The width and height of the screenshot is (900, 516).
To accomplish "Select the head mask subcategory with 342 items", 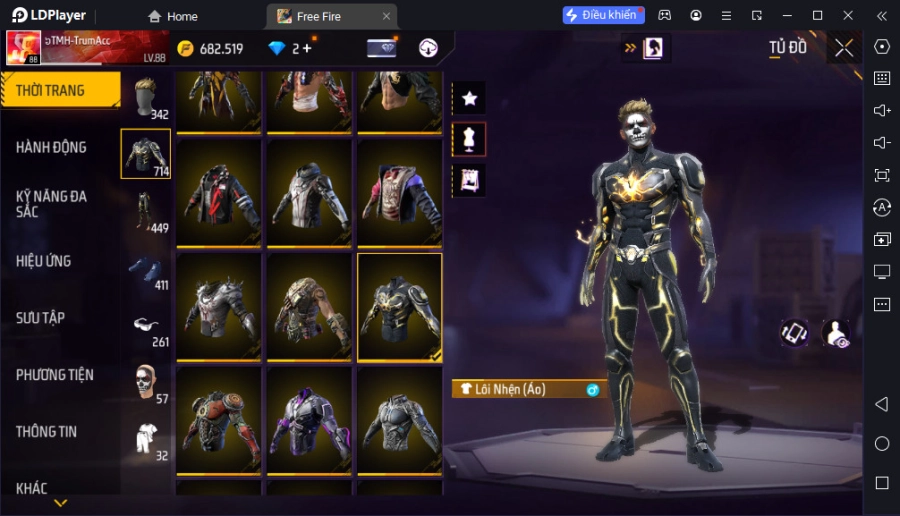I will (x=146, y=98).
